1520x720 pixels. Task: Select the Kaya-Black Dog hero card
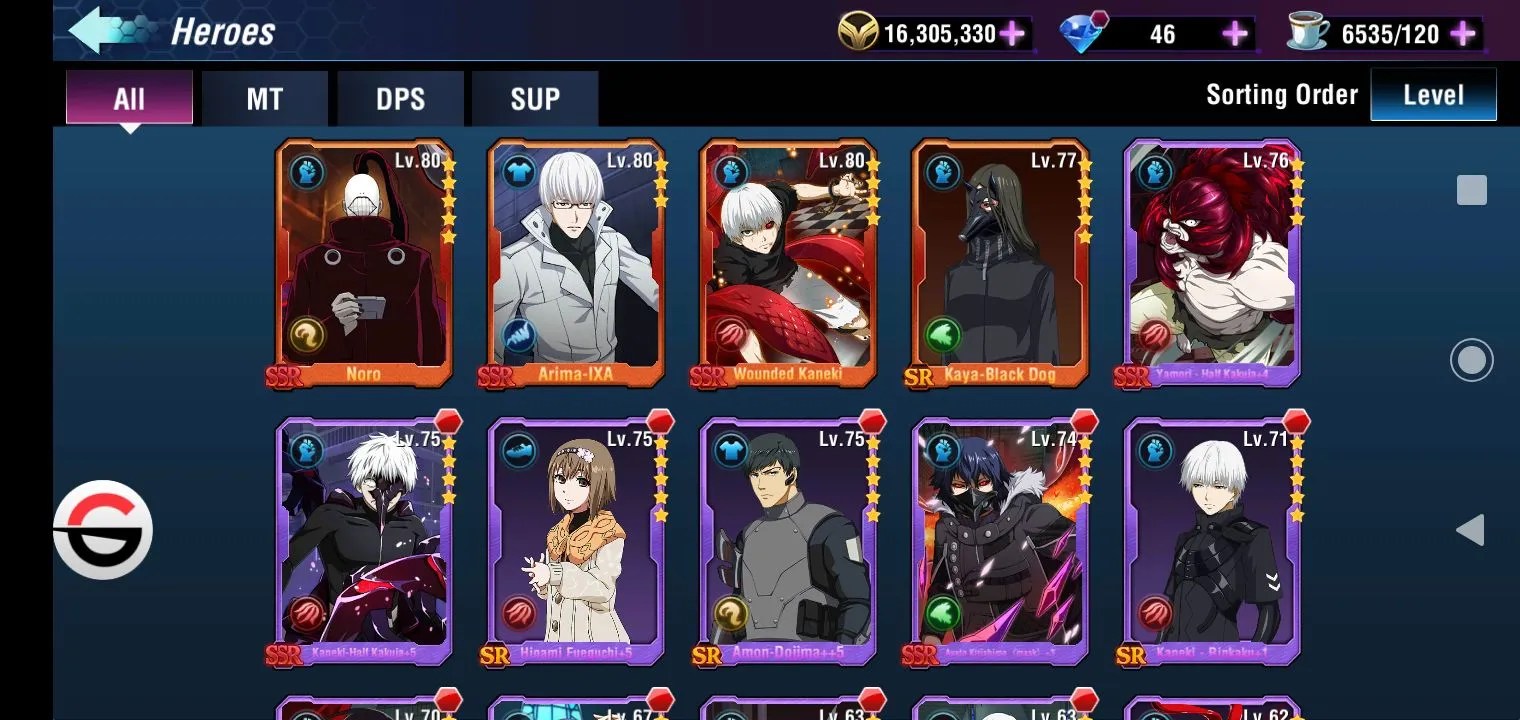(1000, 262)
